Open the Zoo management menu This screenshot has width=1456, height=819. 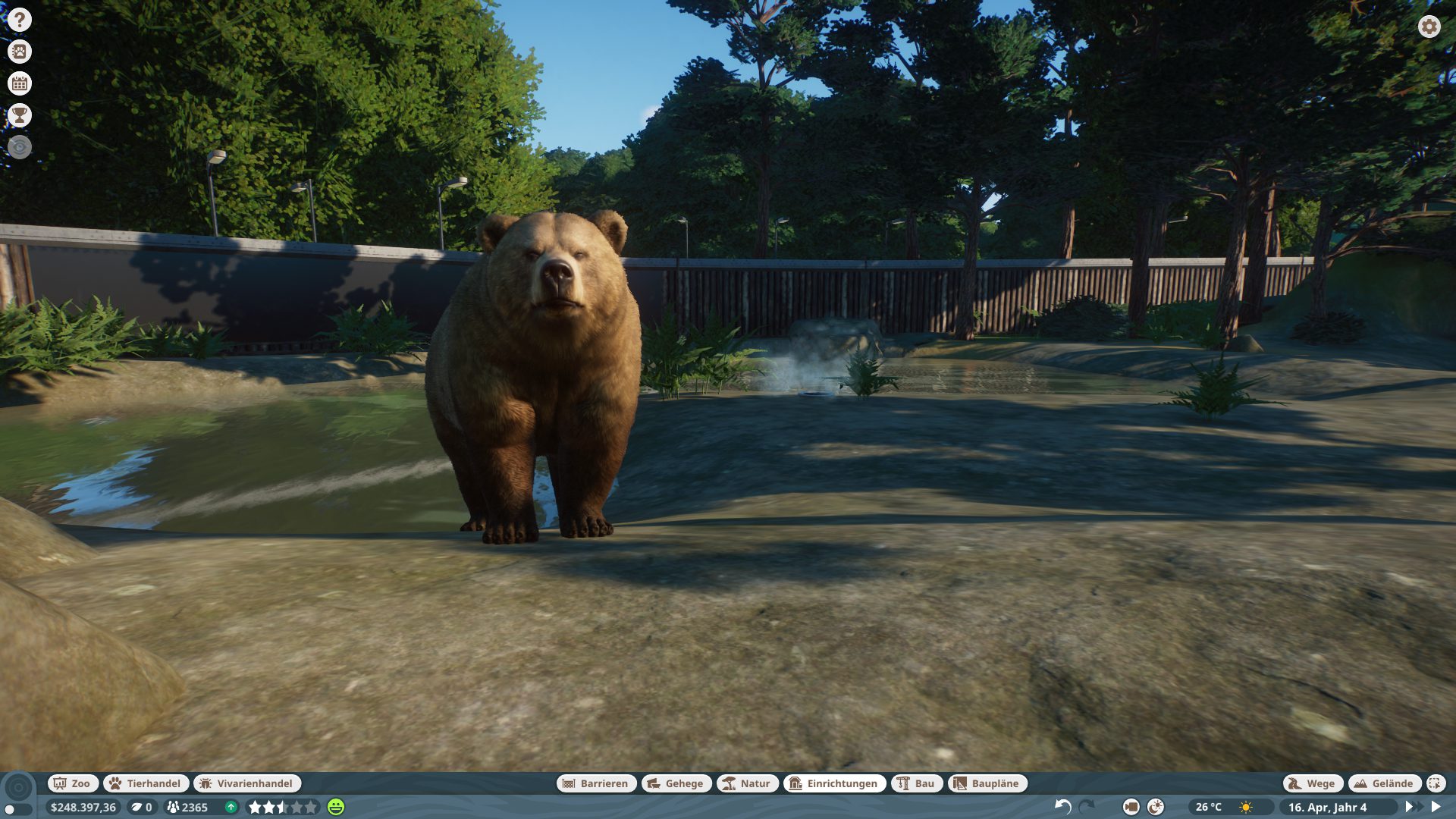pyautogui.click(x=72, y=783)
